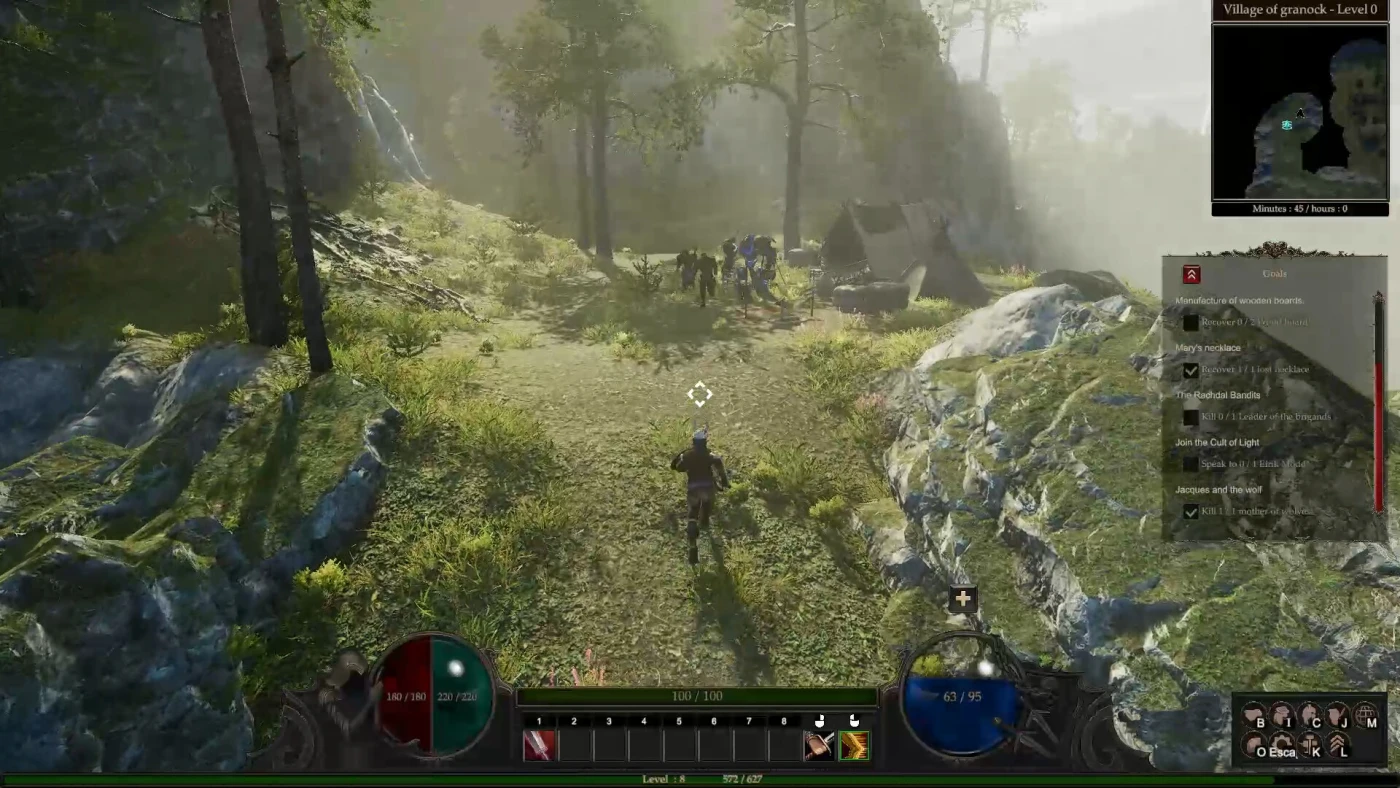Open the world map globe icon

click(x=1366, y=716)
